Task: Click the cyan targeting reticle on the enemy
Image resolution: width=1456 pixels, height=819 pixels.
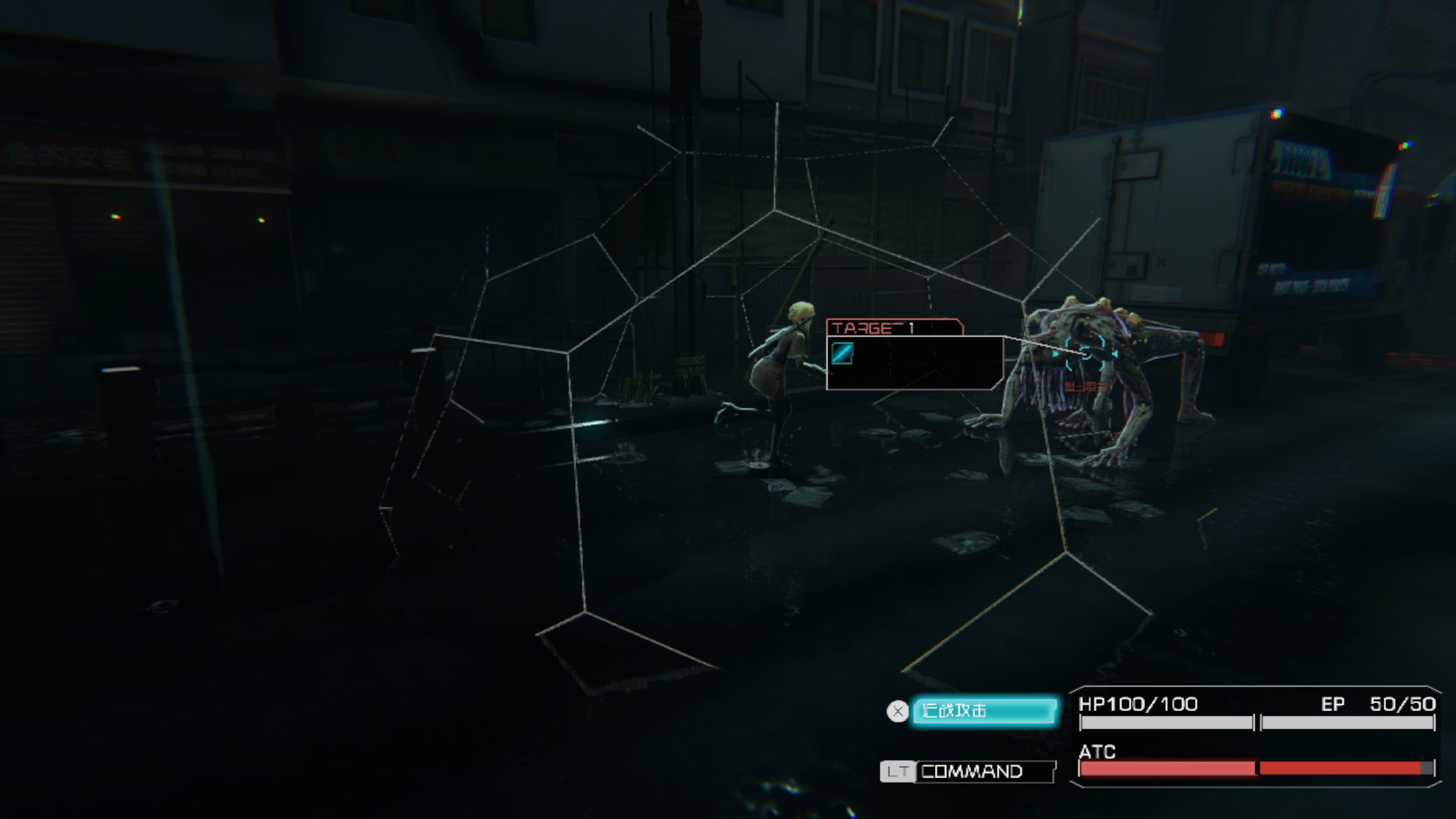Action: 1086,353
